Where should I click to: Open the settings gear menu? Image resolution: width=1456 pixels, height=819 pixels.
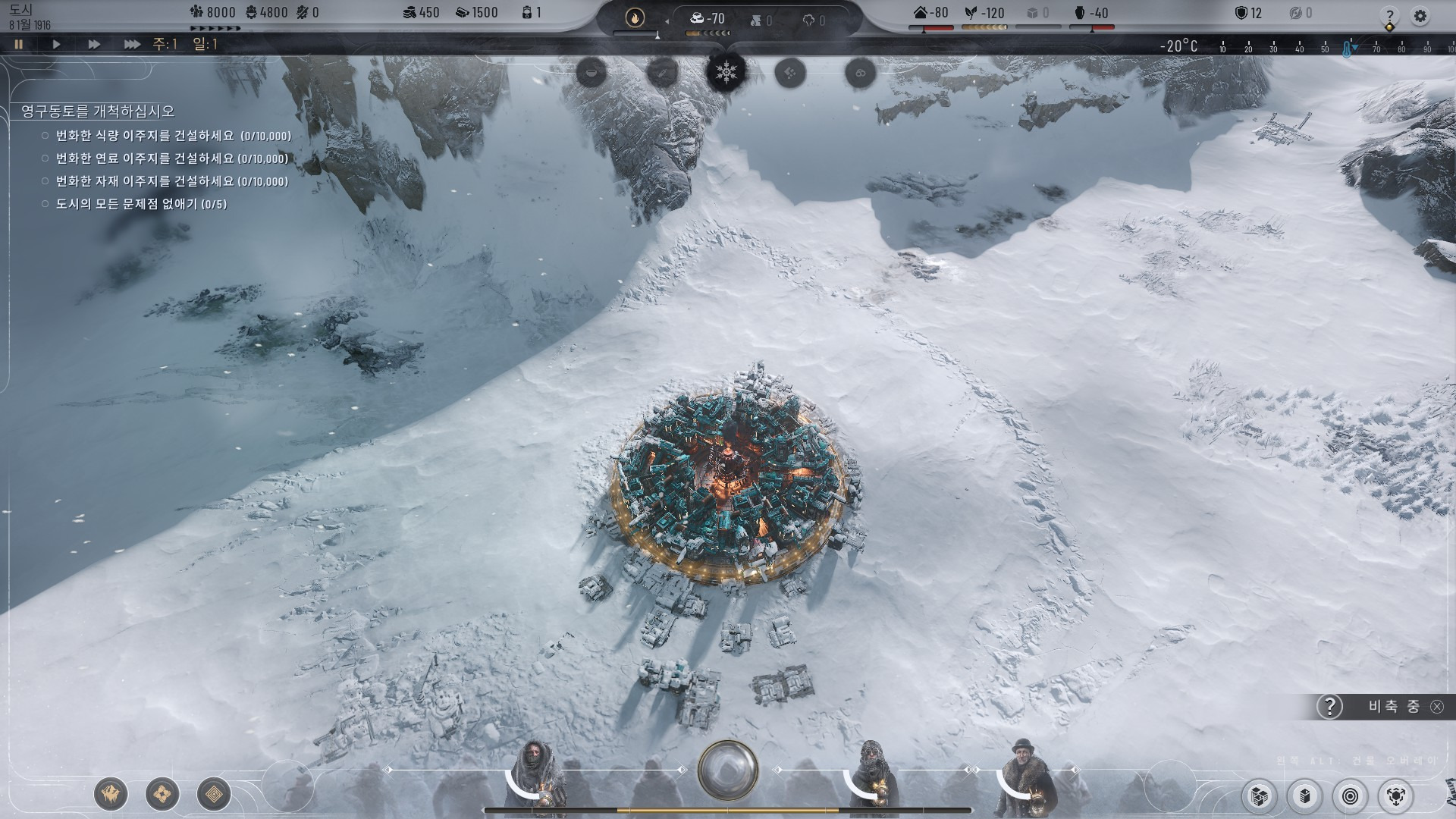(x=1420, y=16)
